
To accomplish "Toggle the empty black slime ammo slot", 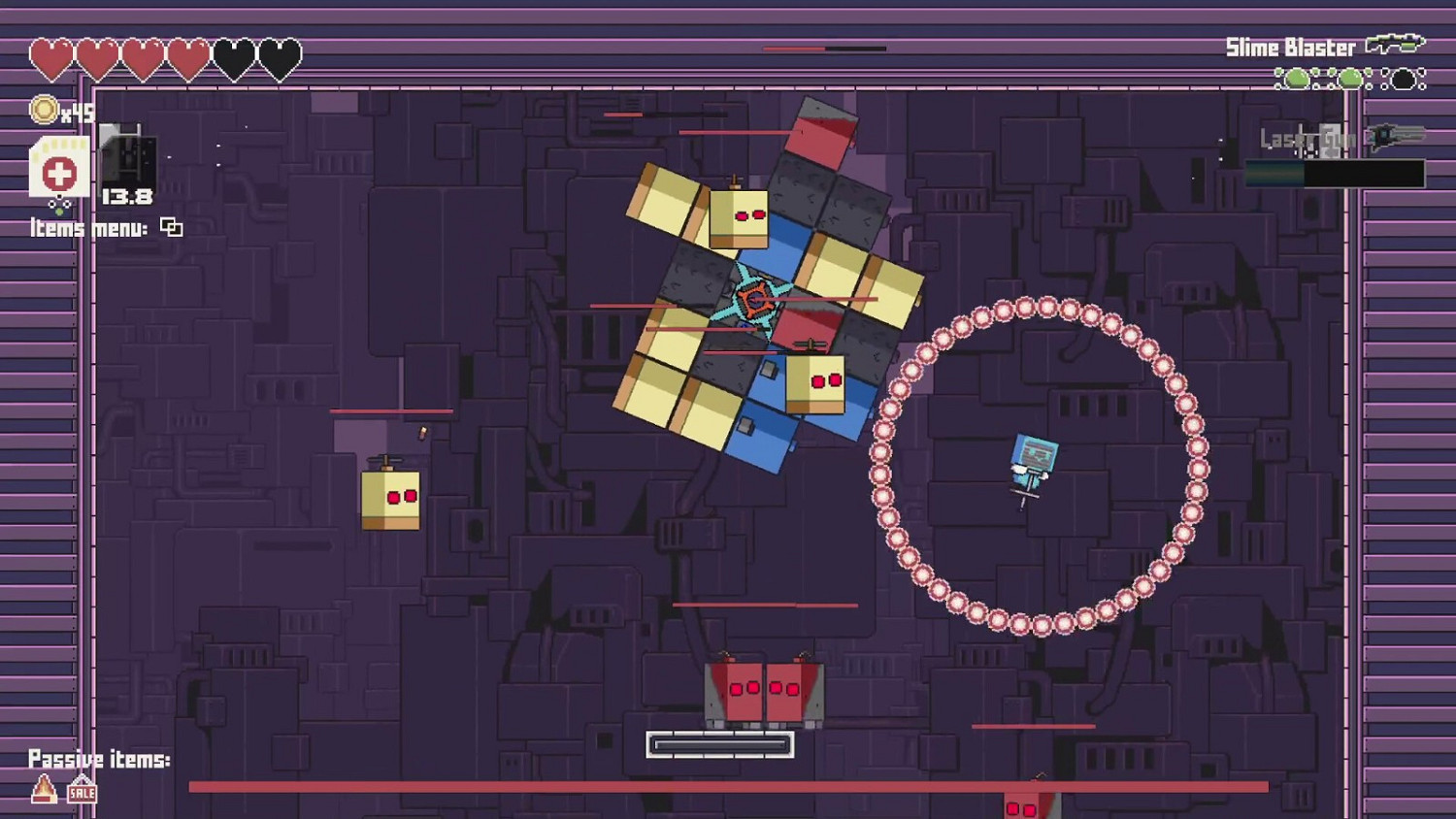I will click(1406, 80).
